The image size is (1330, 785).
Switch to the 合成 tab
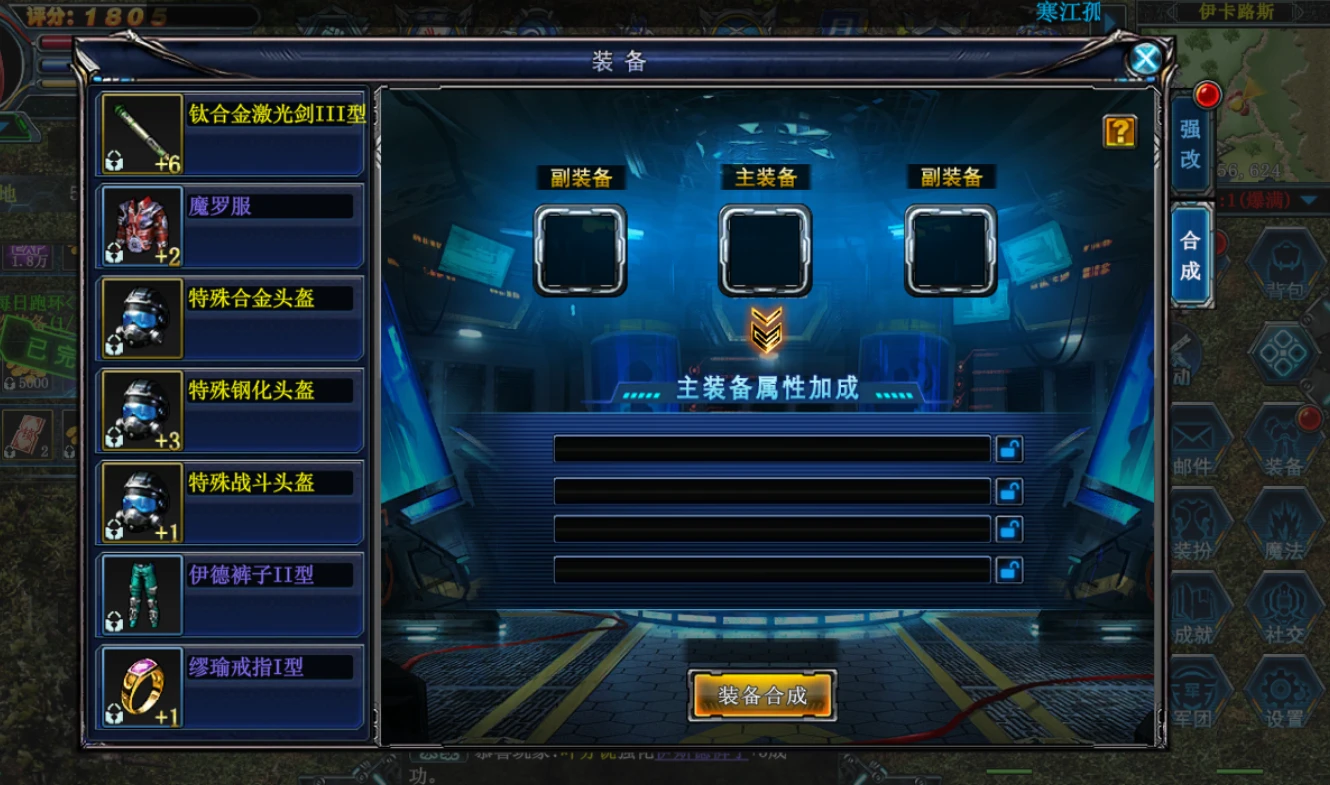coord(1190,255)
